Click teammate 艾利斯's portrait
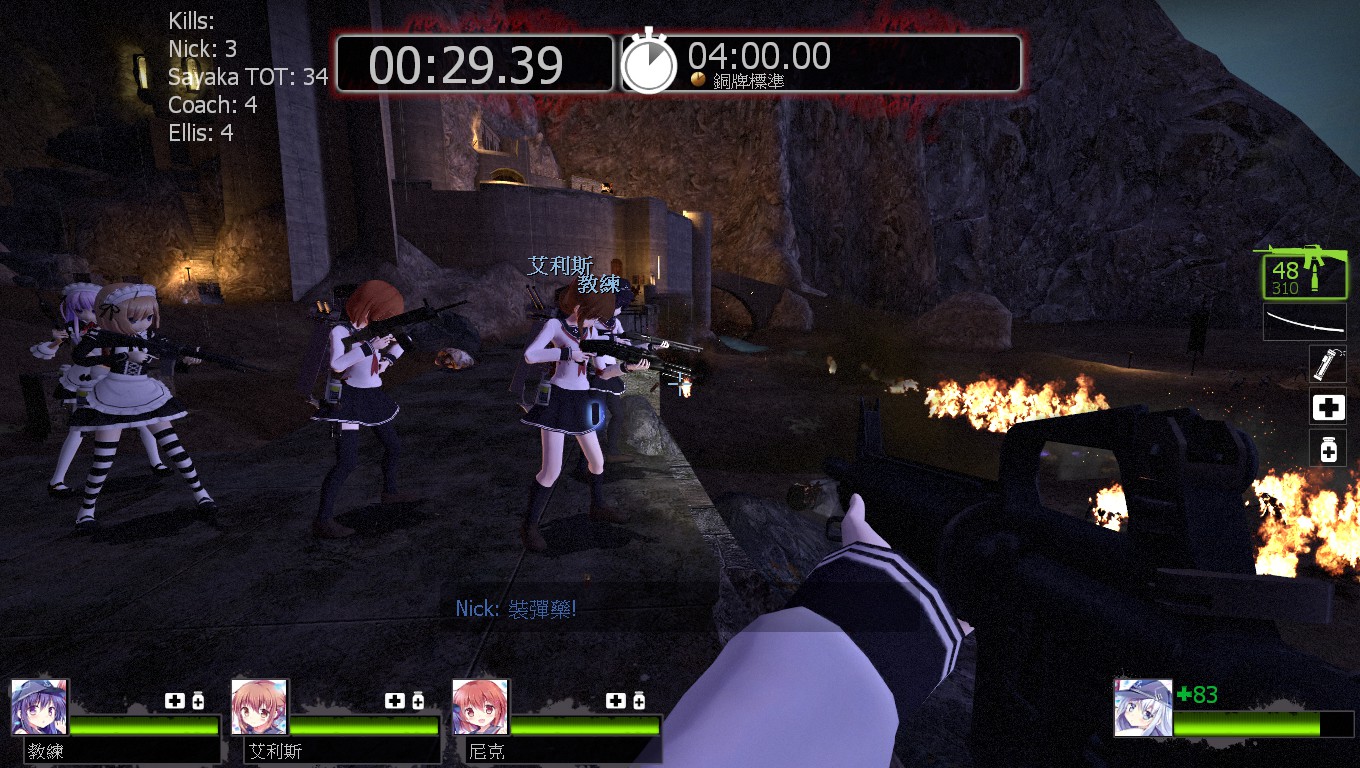Screen dimensions: 1360x768 click(x=259, y=707)
